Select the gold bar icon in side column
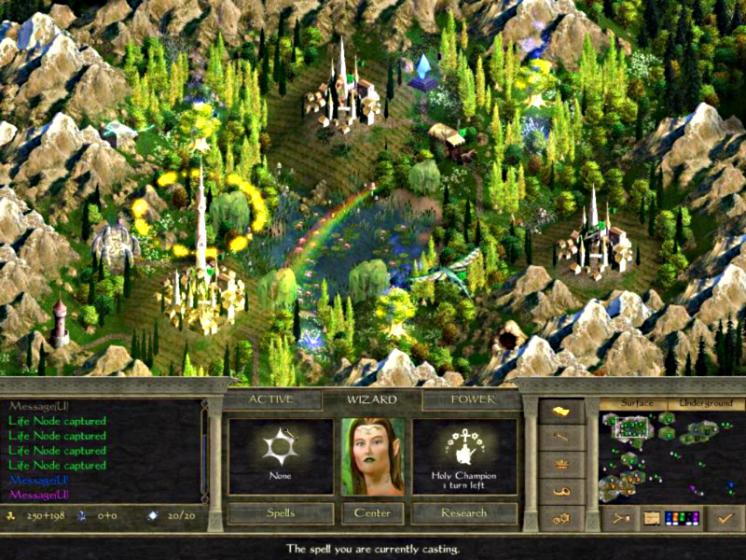 point(561,410)
